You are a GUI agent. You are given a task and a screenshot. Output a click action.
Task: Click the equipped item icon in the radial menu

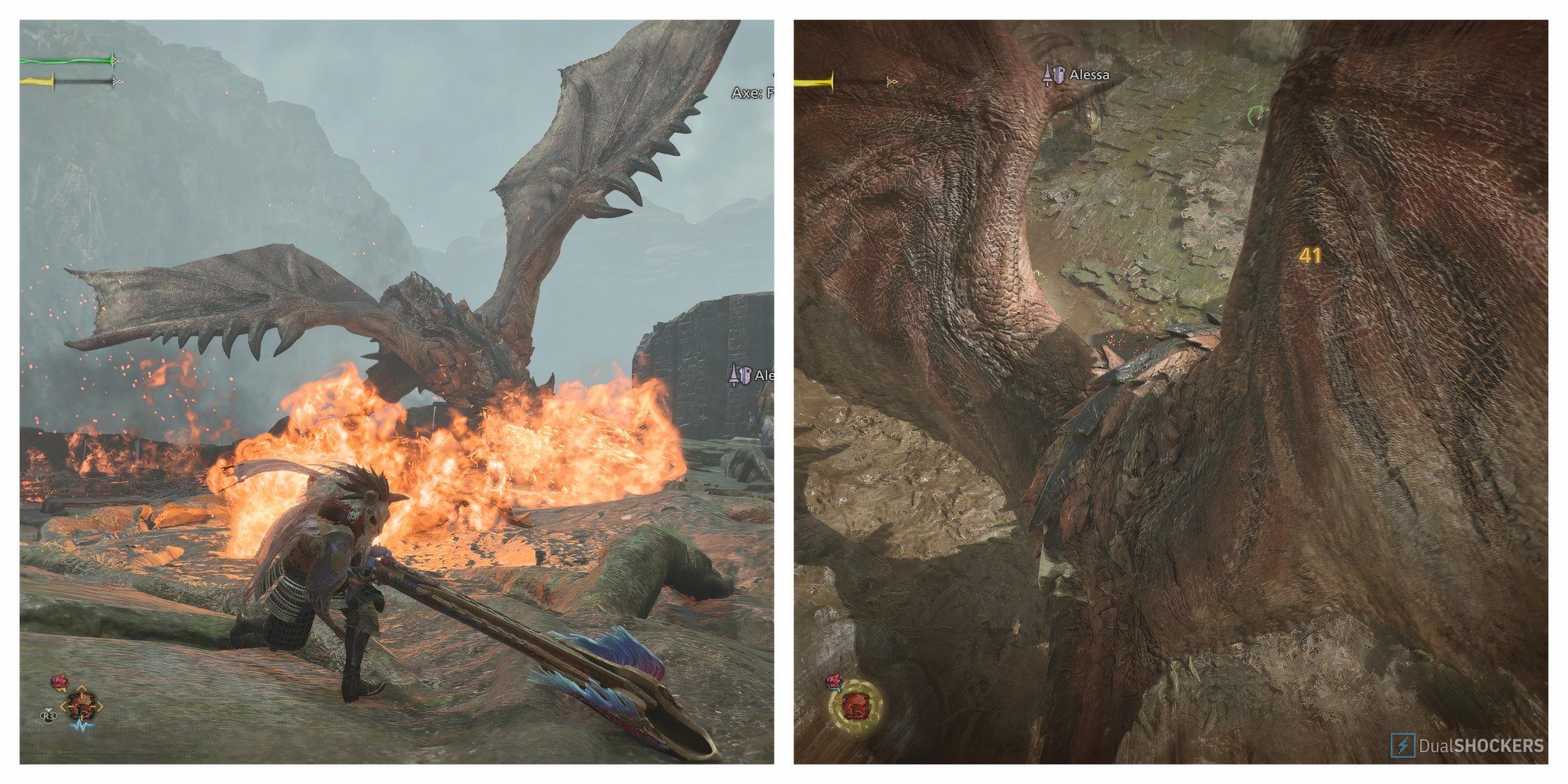coord(81,706)
